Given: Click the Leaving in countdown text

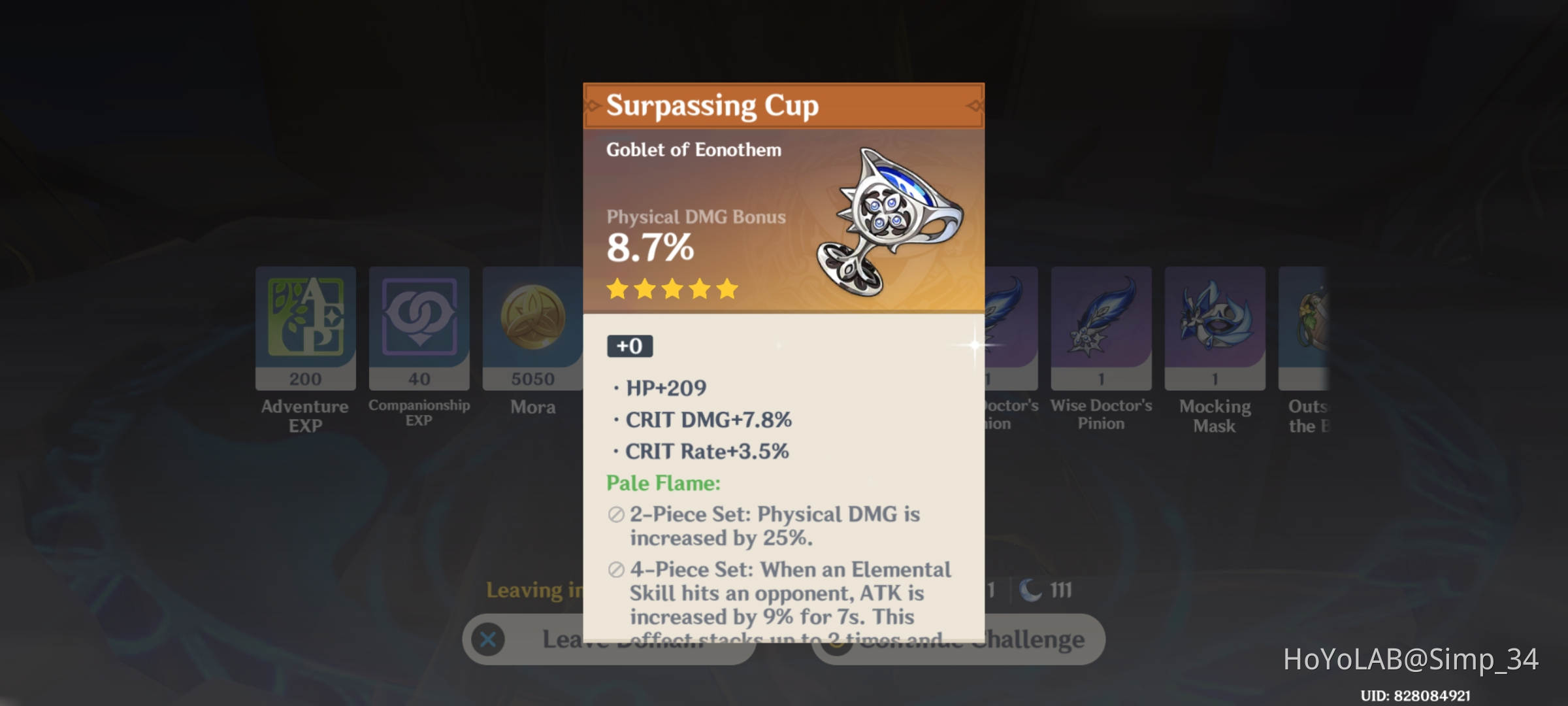Looking at the screenshot, I should 536,591.
